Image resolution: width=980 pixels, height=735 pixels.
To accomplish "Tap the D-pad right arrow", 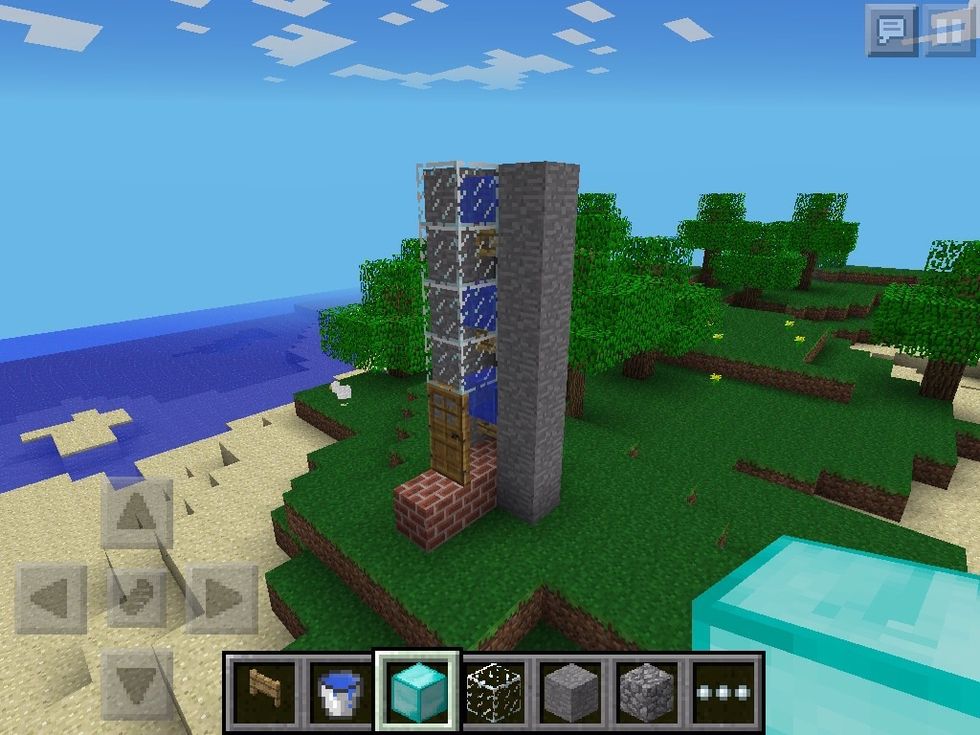I will (x=222, y=599).
